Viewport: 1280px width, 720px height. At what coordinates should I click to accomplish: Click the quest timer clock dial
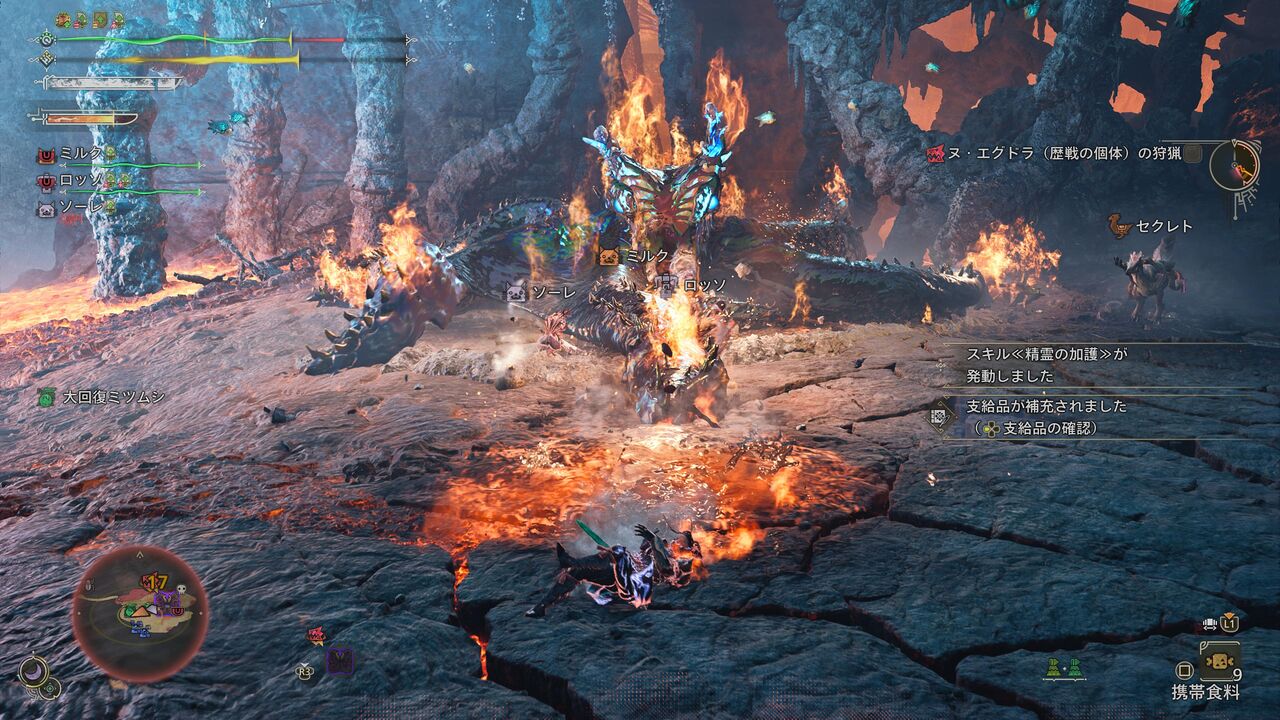pyautogui.click(x=1234, y=165)
